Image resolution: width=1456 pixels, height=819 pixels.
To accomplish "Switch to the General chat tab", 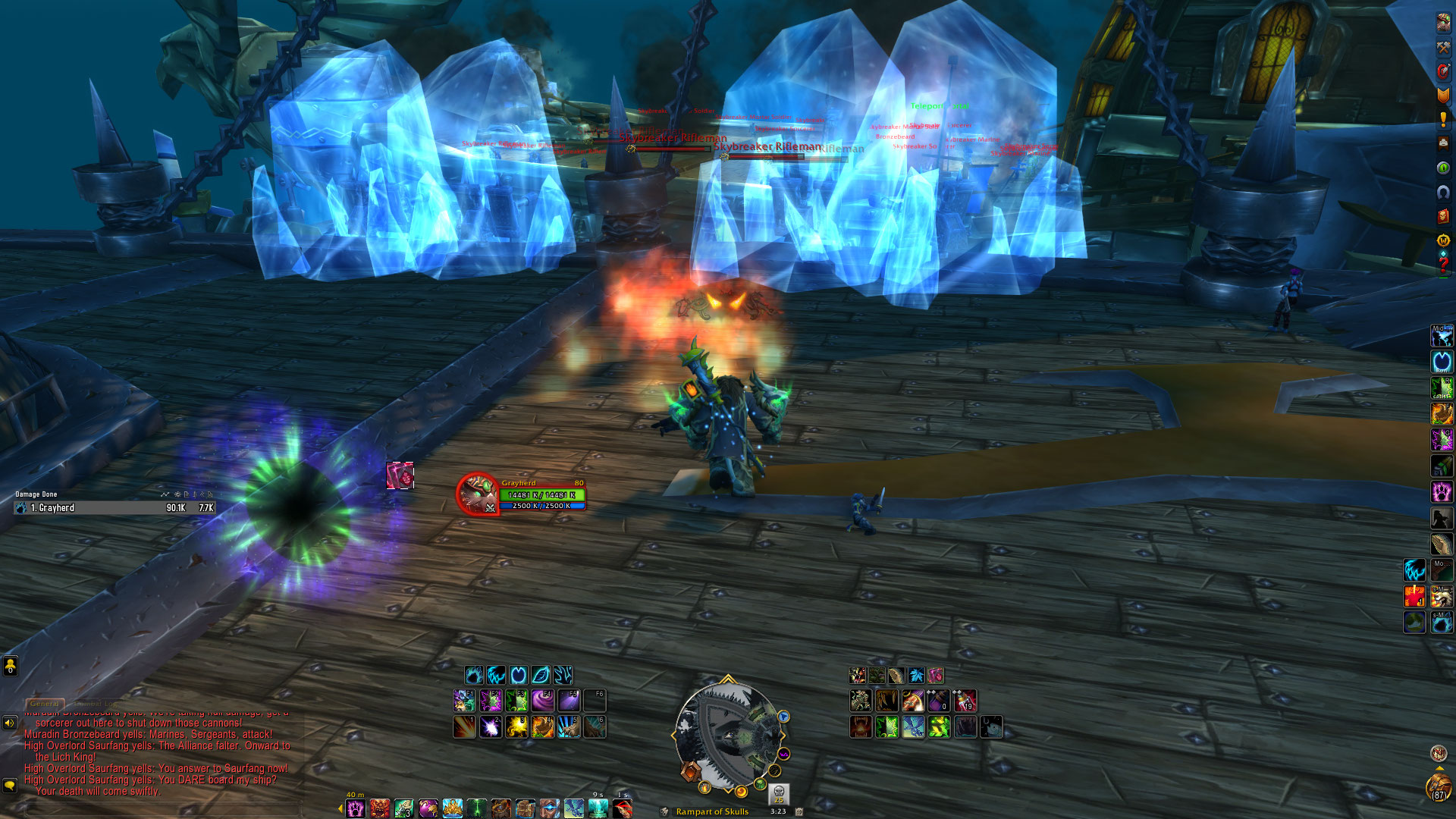I will (44, 704).
